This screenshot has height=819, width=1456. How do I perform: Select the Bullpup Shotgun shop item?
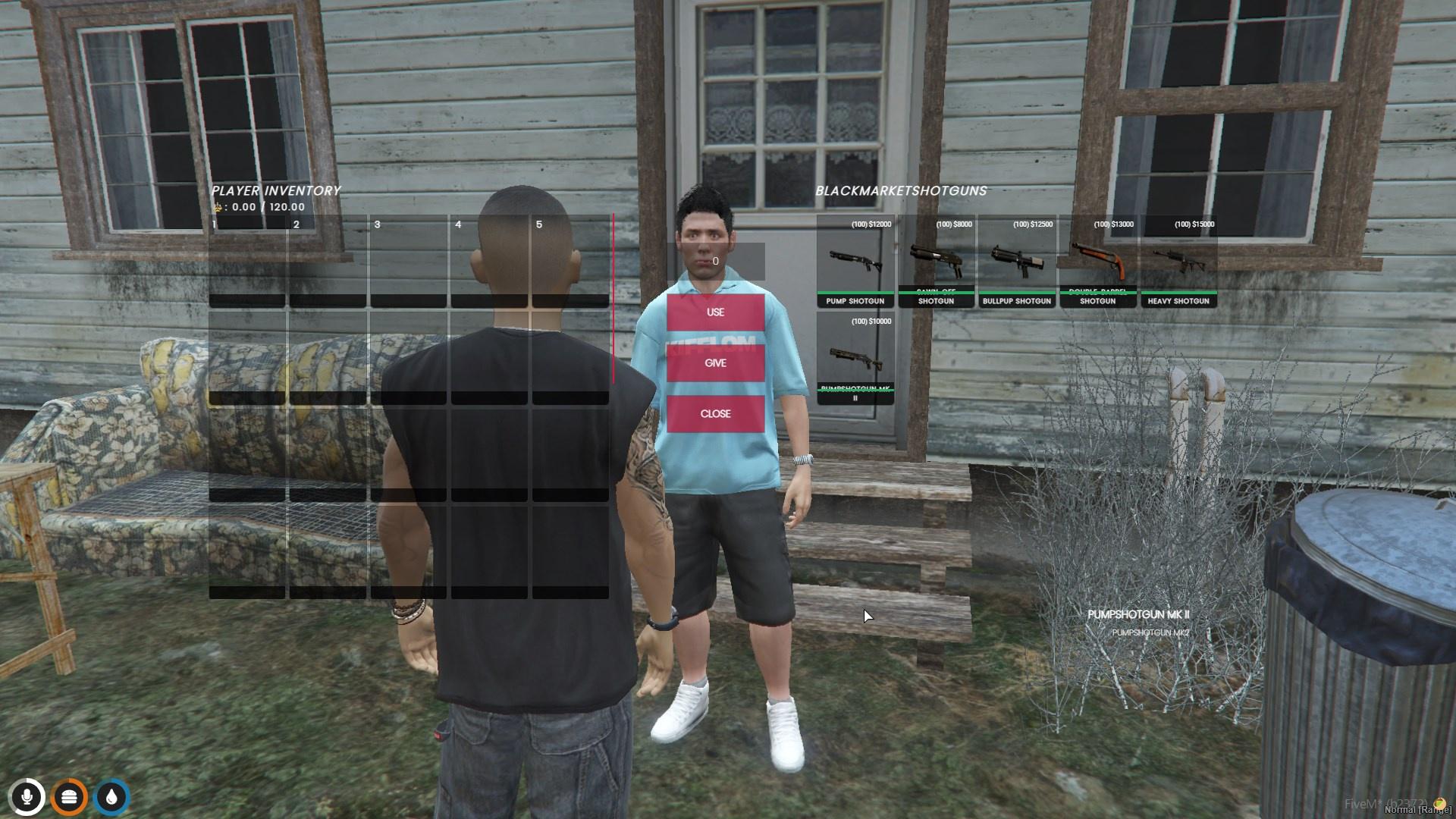click(x=1017, y=262)
